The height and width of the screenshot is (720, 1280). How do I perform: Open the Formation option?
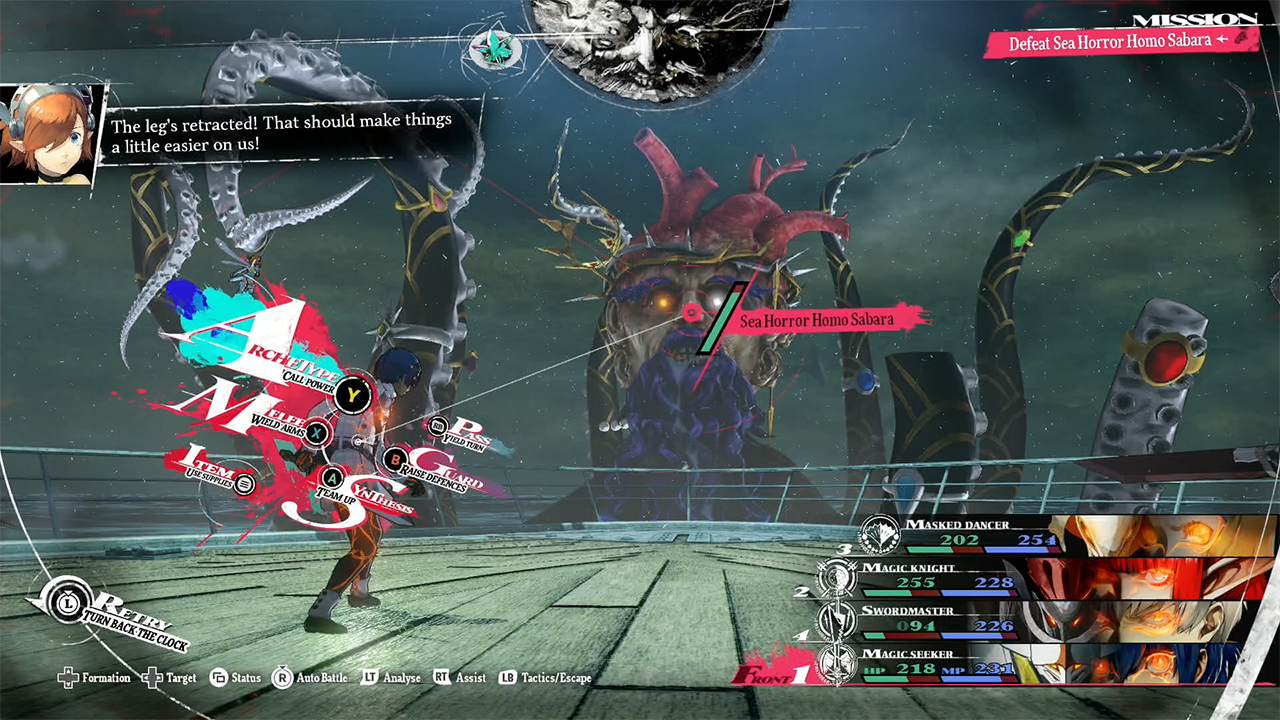pyautogui.click(x=96, y=678)
